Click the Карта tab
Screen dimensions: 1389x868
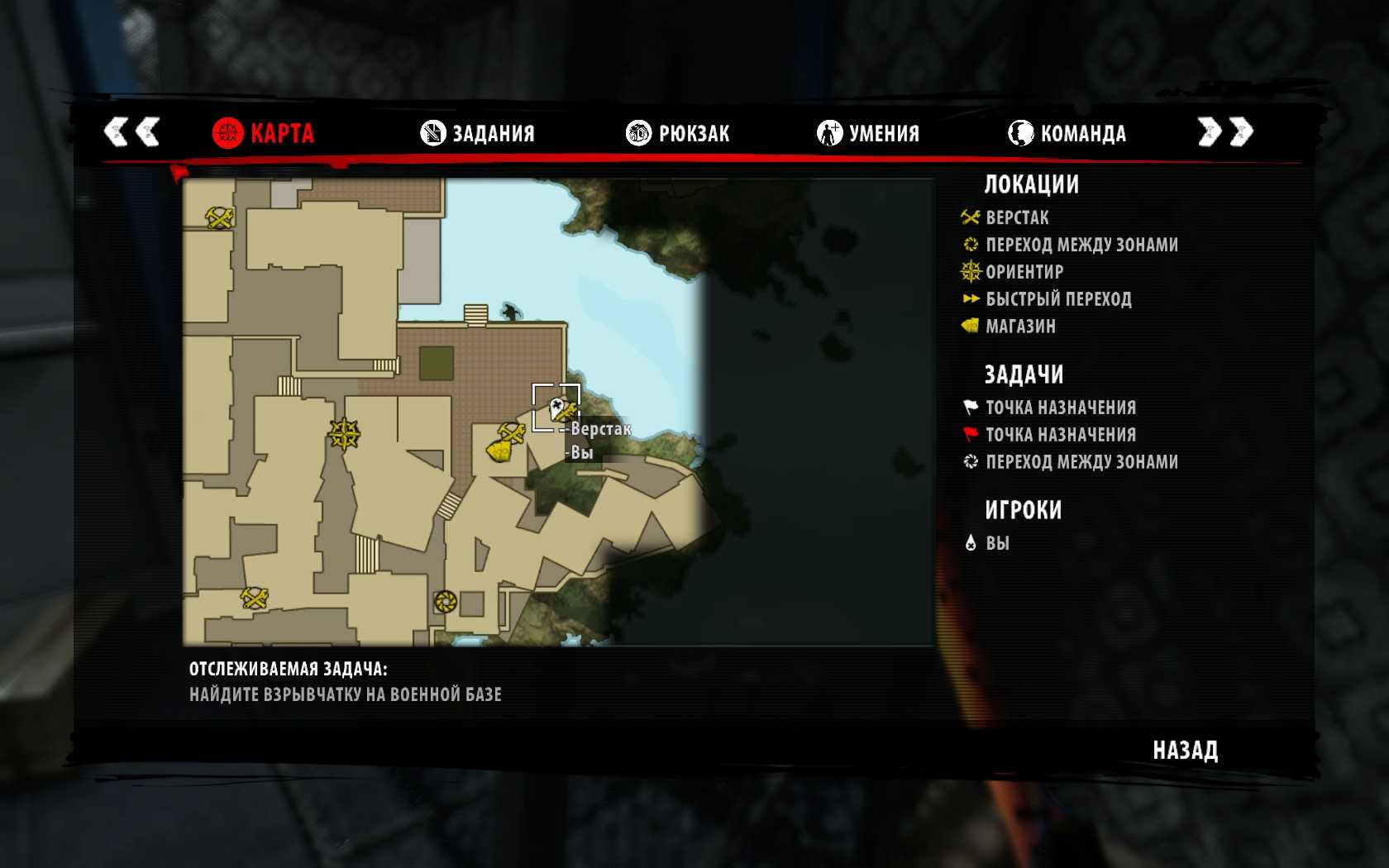point(263,133)
